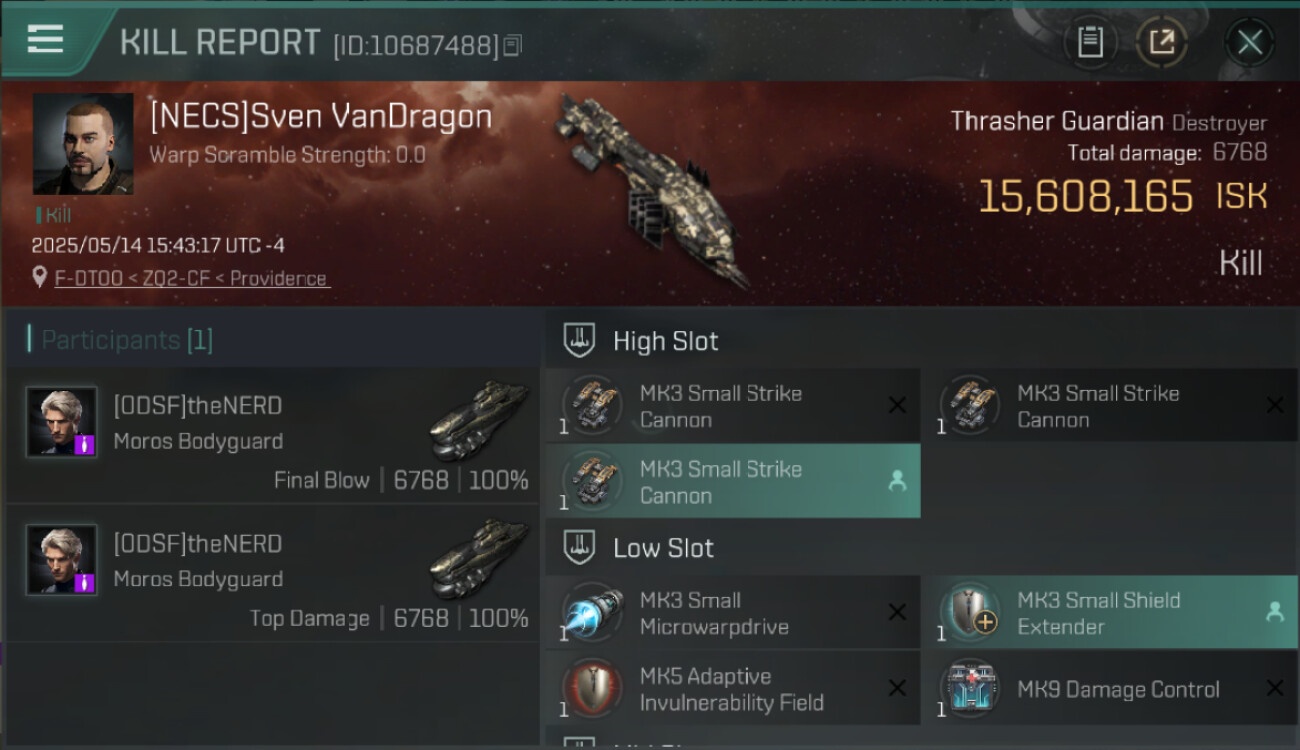The width and height of the screenshot is (1300, 750).
Task: Copy the kill report ID
Action: pyautogui.click(x=513, y=45)
